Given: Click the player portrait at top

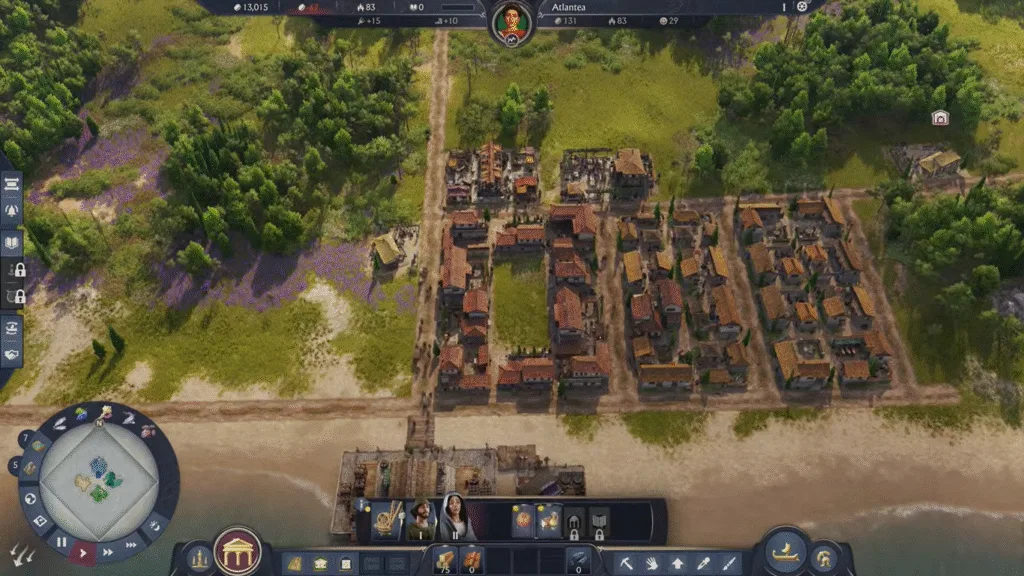Looking at the screenshot, I should click(x=511, y=19).
